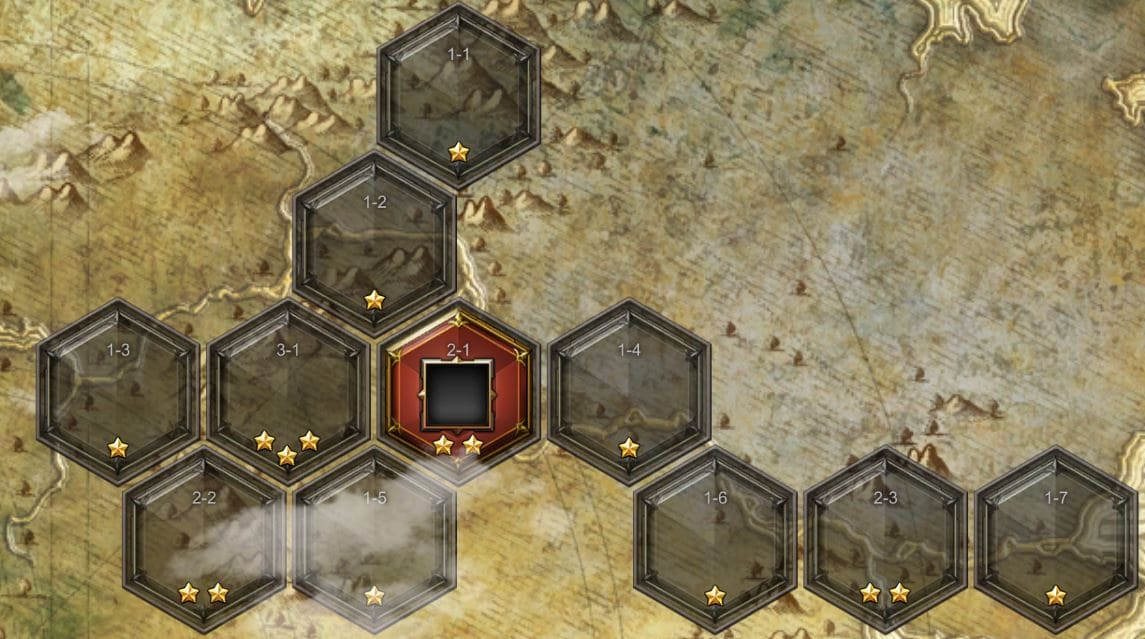The image size is (1145, 639).
Task: Choose stage tile 1-6
Action: tap(715, 539)
